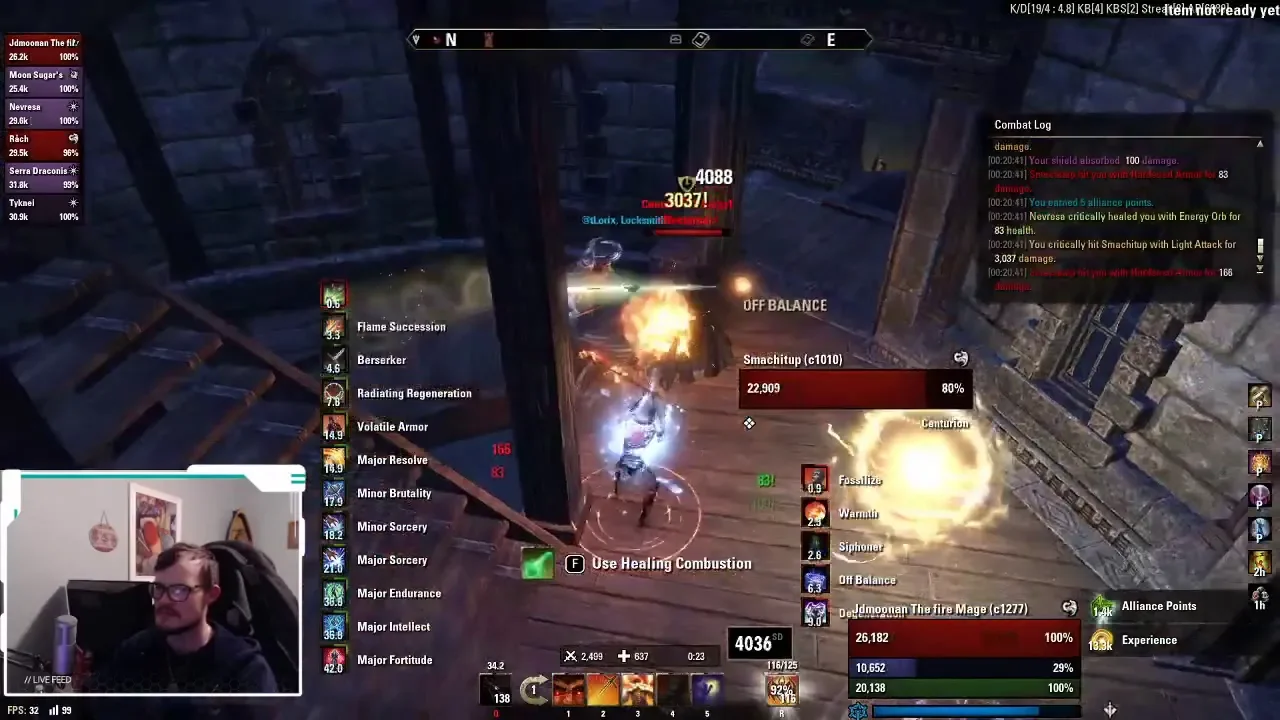The height and width of the screenshot is (720, 1280).
Task: Activate the glowing-eyed red face skill
Action: pyautogui.click(x=568, y=689)
